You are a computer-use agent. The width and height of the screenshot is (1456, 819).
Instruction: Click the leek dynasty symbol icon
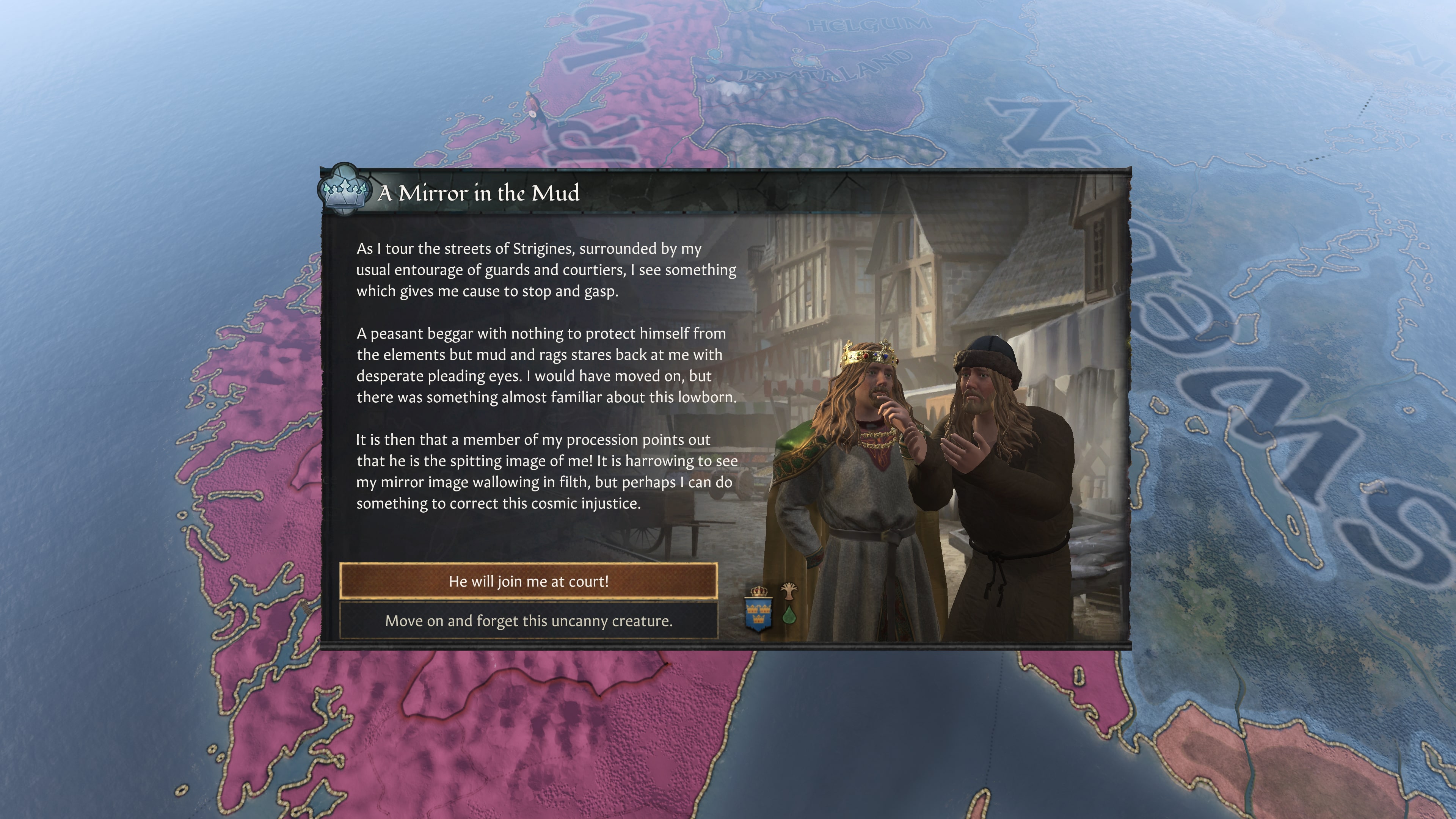[789, 592]
